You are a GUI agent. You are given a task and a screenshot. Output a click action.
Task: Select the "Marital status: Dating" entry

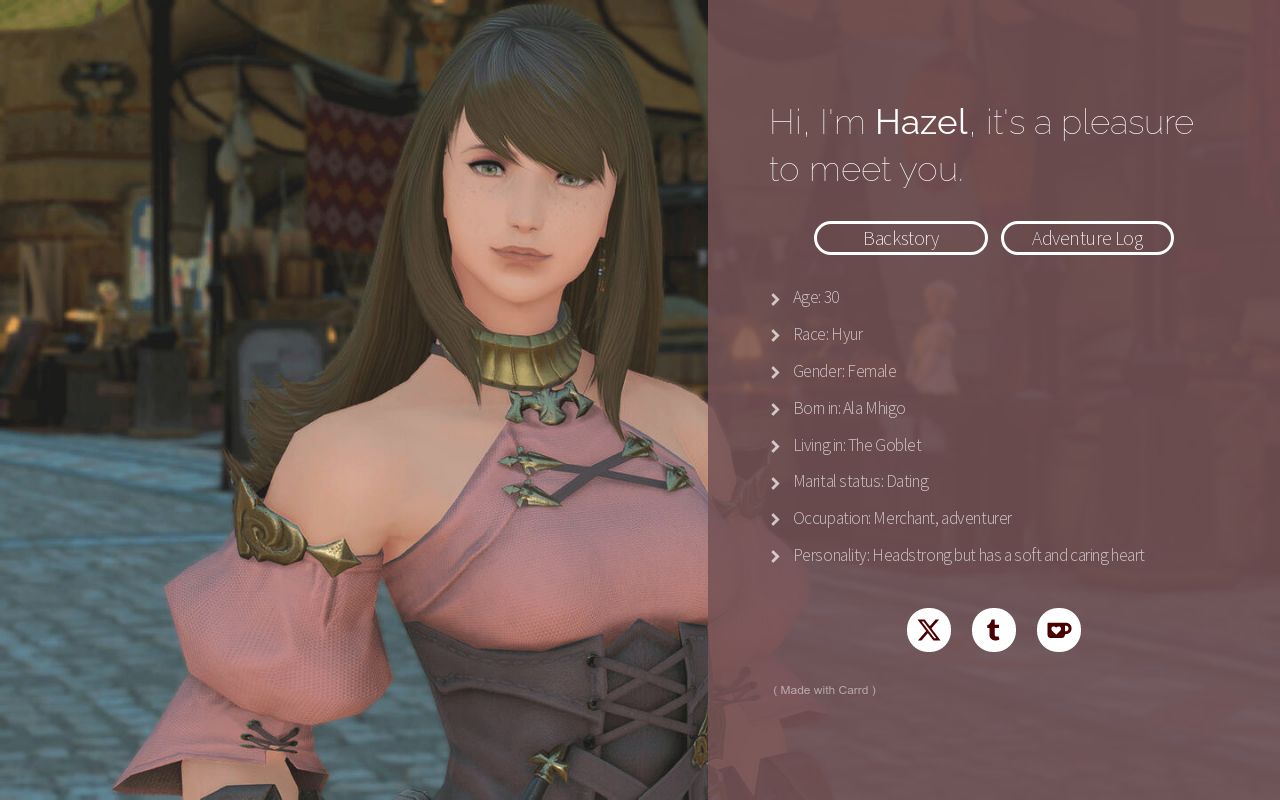860,481
